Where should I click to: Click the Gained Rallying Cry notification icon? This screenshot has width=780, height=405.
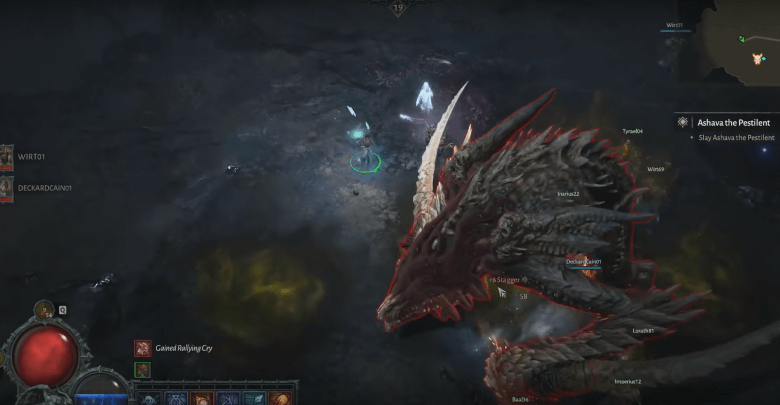point(143,348)
